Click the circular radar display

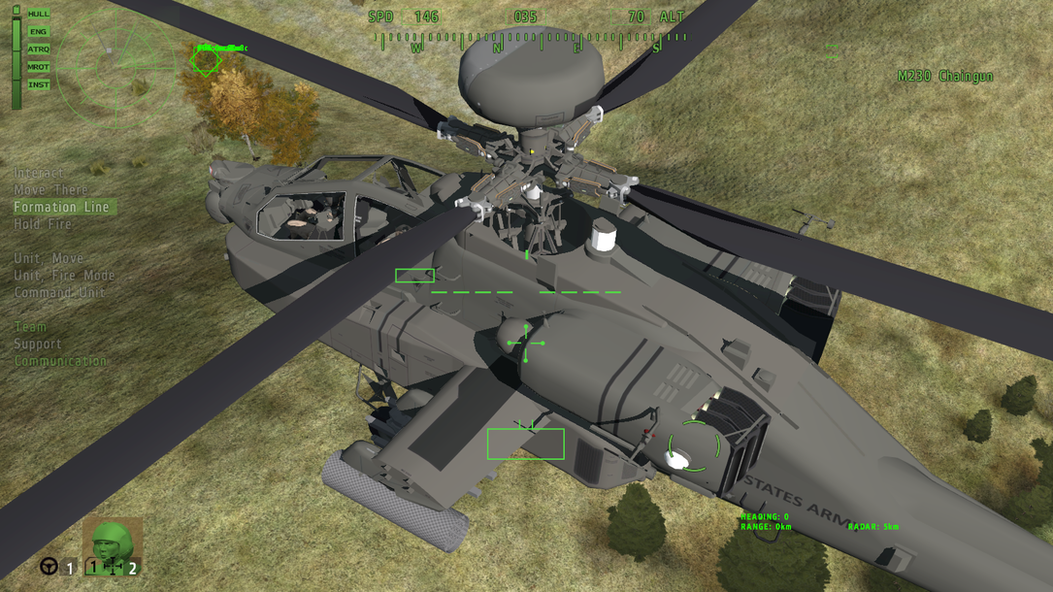[114, 64]
